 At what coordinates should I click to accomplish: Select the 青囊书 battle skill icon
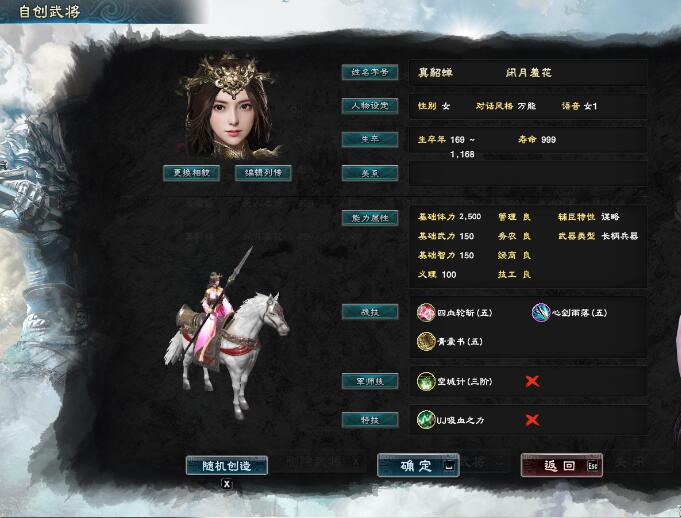426,341
